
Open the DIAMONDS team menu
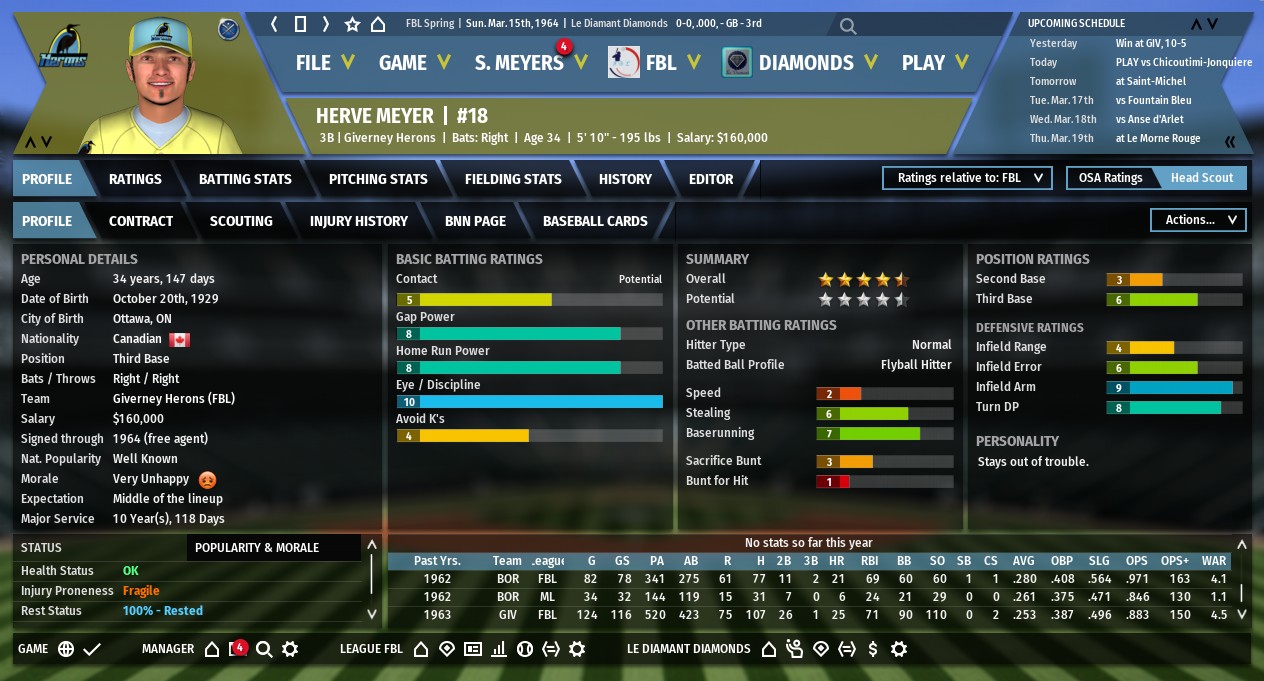pyautogui.click(x=815, y=62)
